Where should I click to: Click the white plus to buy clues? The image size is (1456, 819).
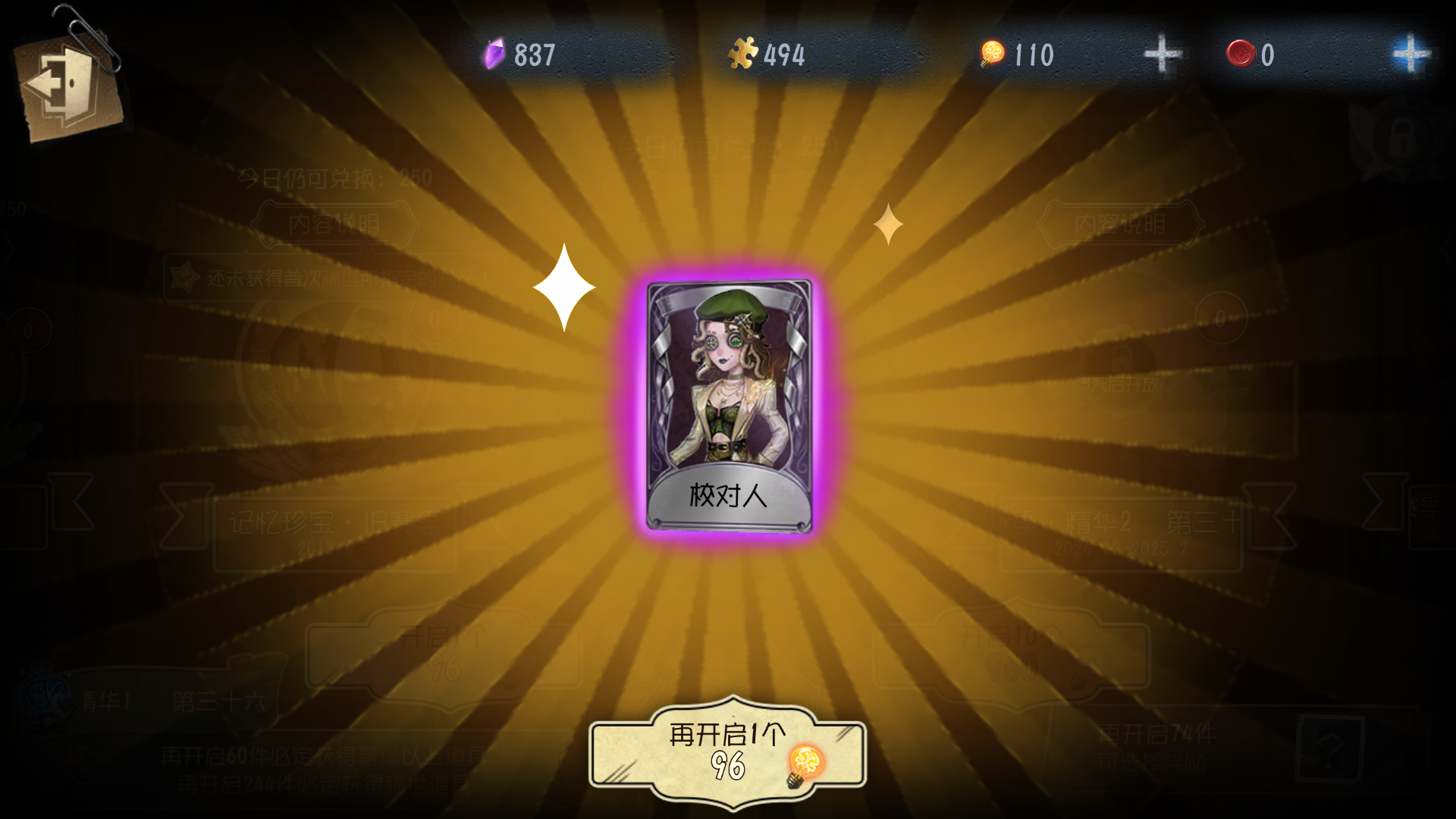tap(1163, 53)
